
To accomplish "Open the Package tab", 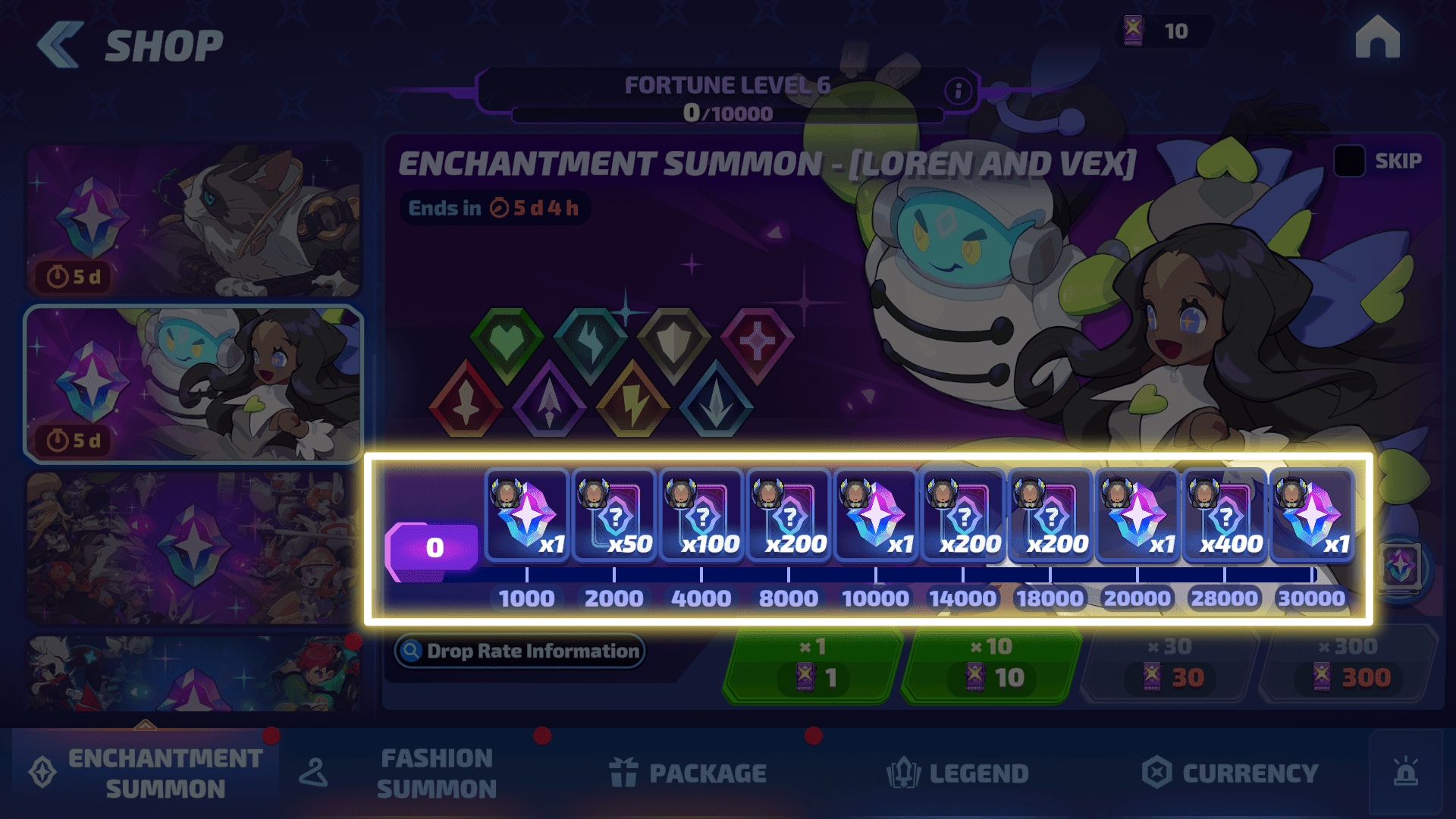I will (x=689, y=773).
